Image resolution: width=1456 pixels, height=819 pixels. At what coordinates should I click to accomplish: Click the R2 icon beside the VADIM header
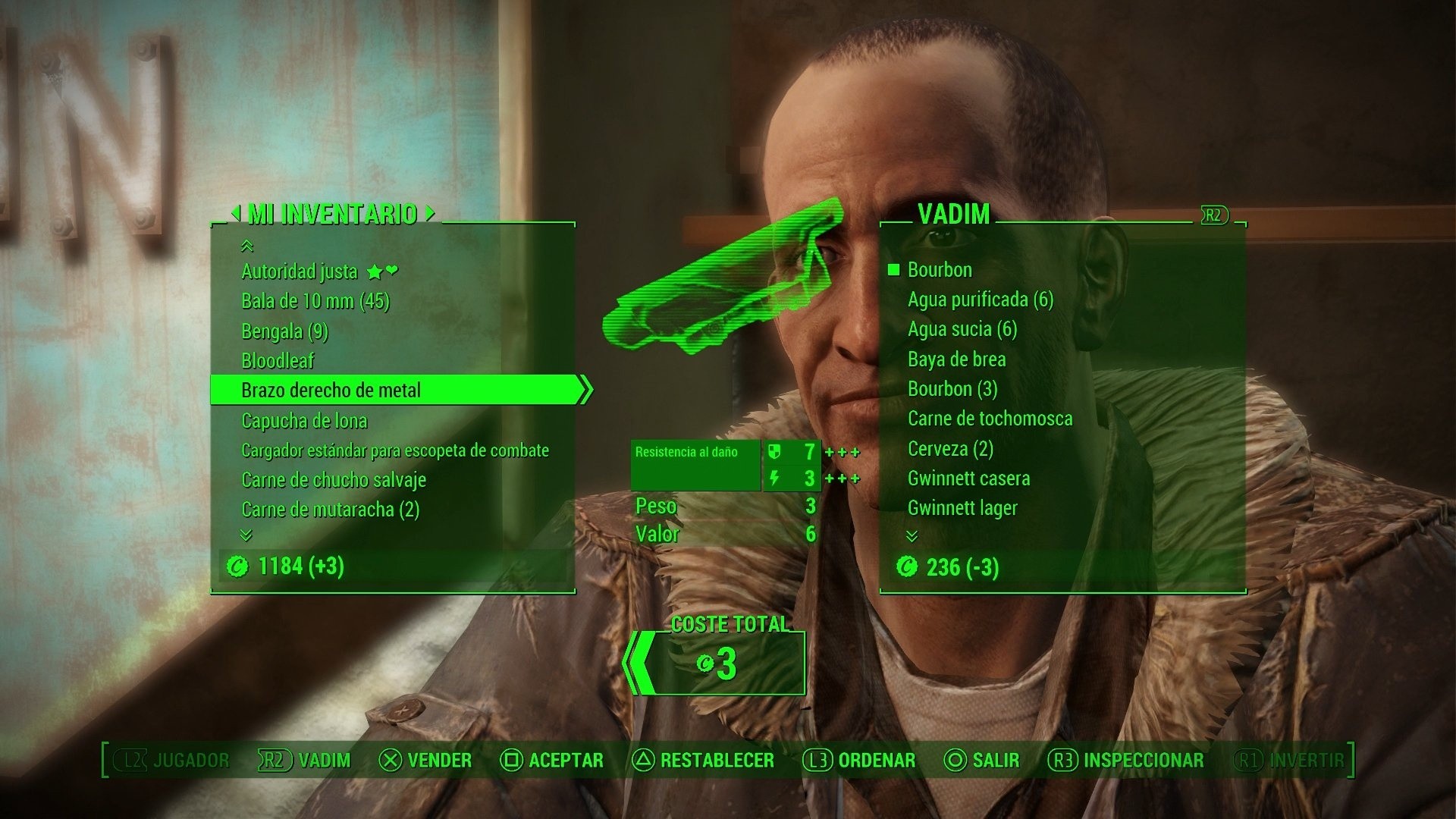[1216, 215]
